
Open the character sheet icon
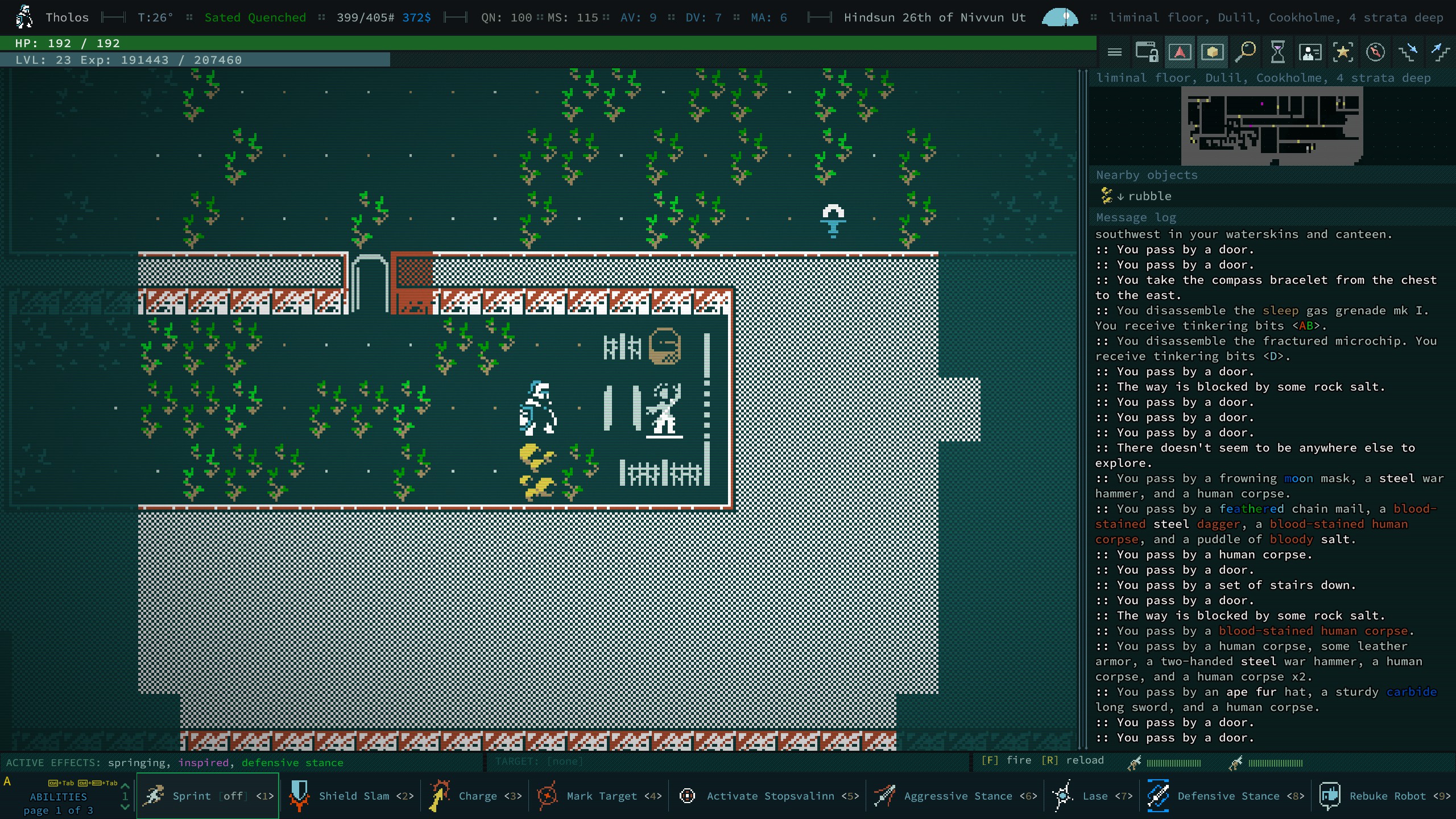[x=1310, y=52]
